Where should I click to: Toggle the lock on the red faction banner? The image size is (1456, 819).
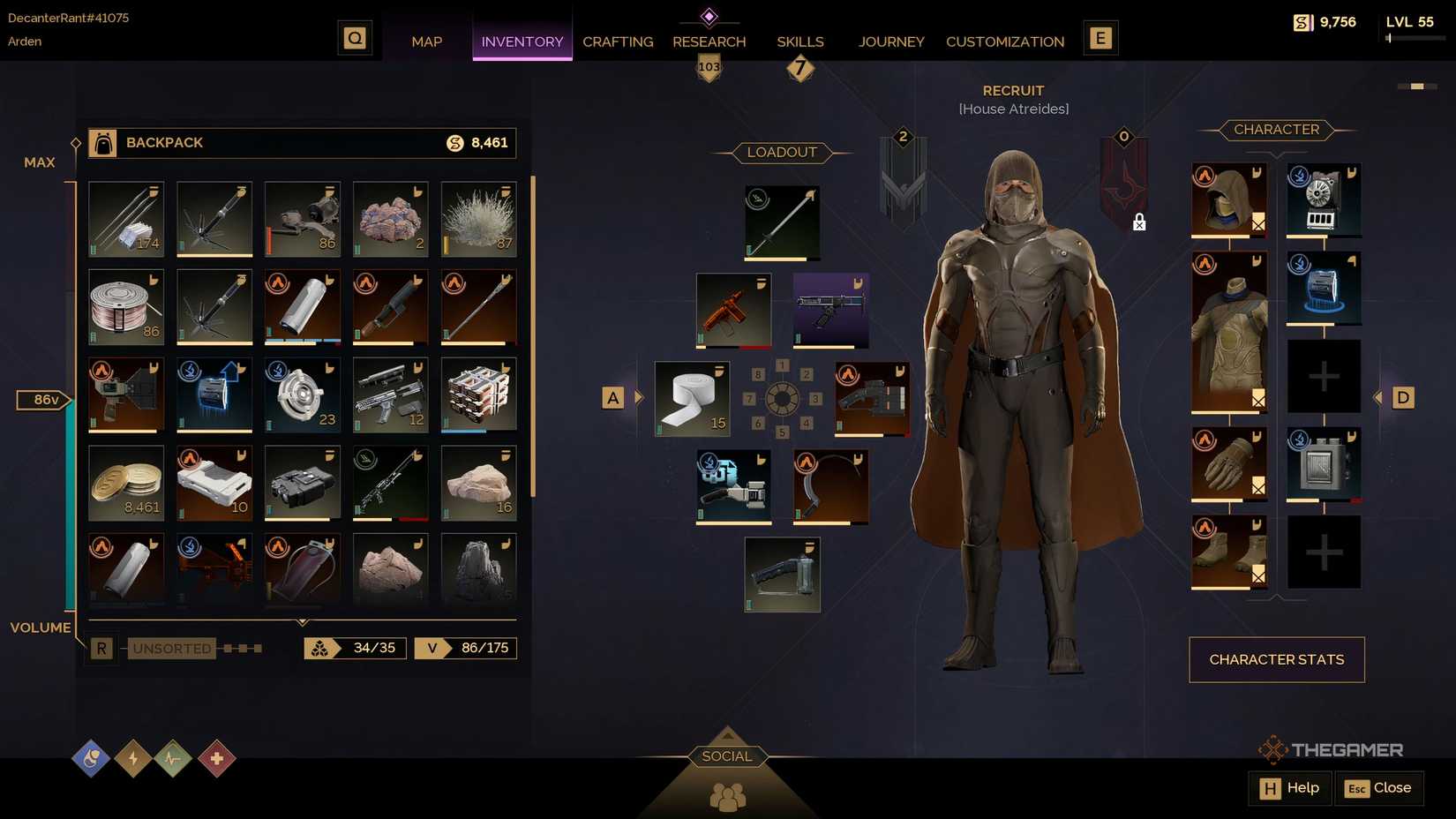tap(1138, 222)
